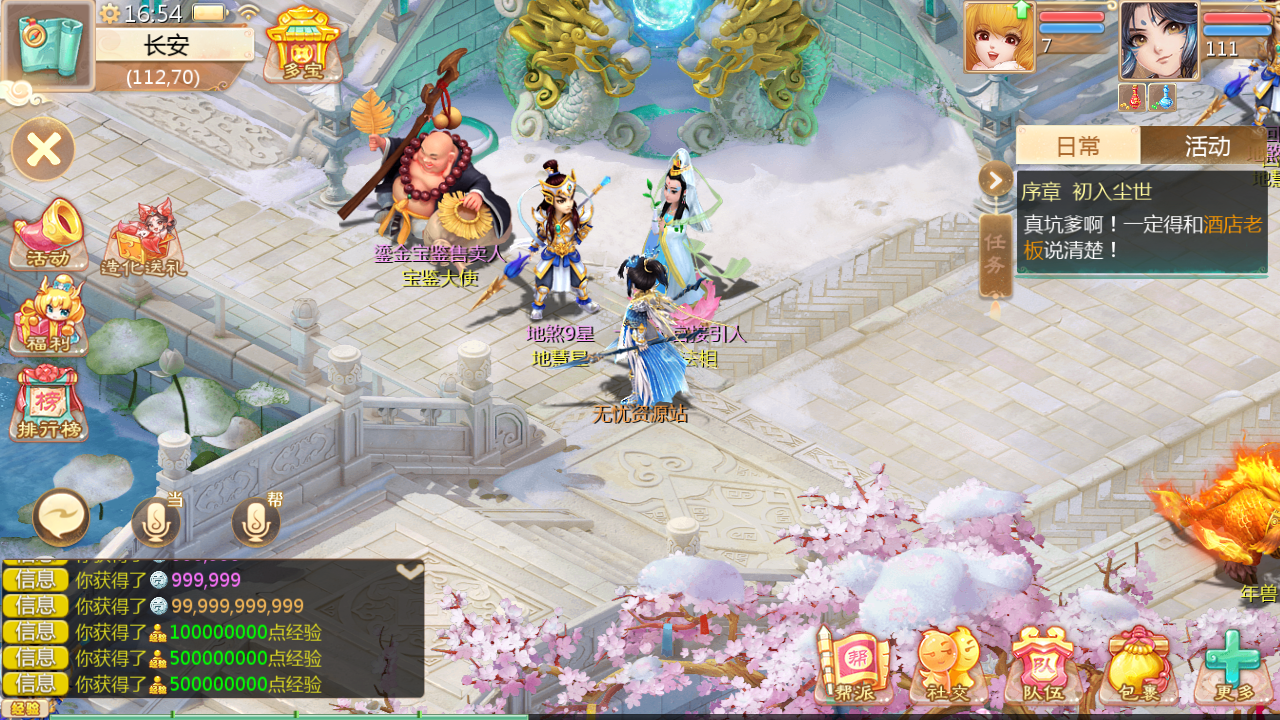
Task: Open the world map scroll icon
Action: pyautogui.click(x=50, y=45)
